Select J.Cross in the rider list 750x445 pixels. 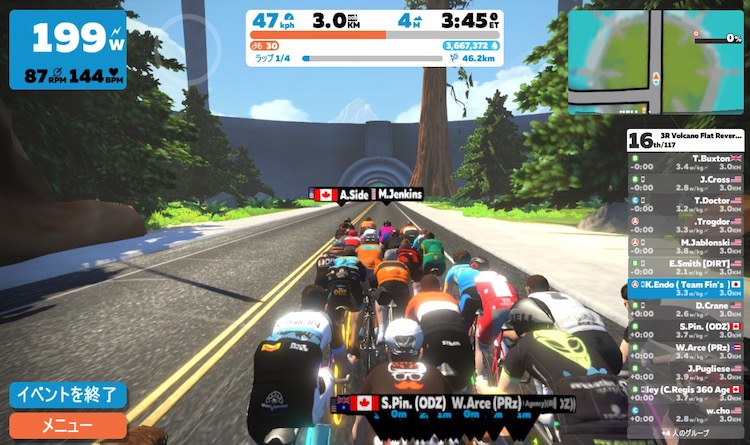pos(687,184)
